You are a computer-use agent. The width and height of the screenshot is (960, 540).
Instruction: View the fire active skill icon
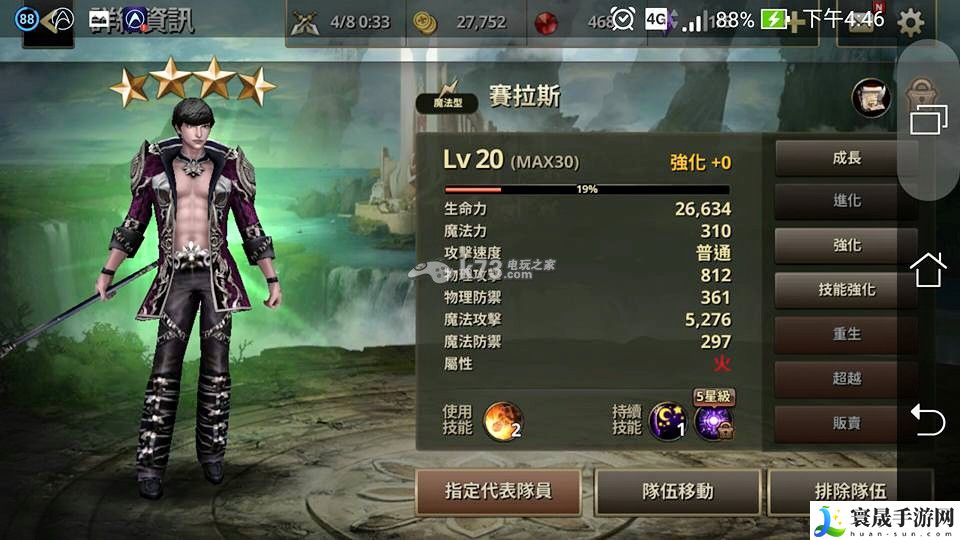tap(502, 422)
